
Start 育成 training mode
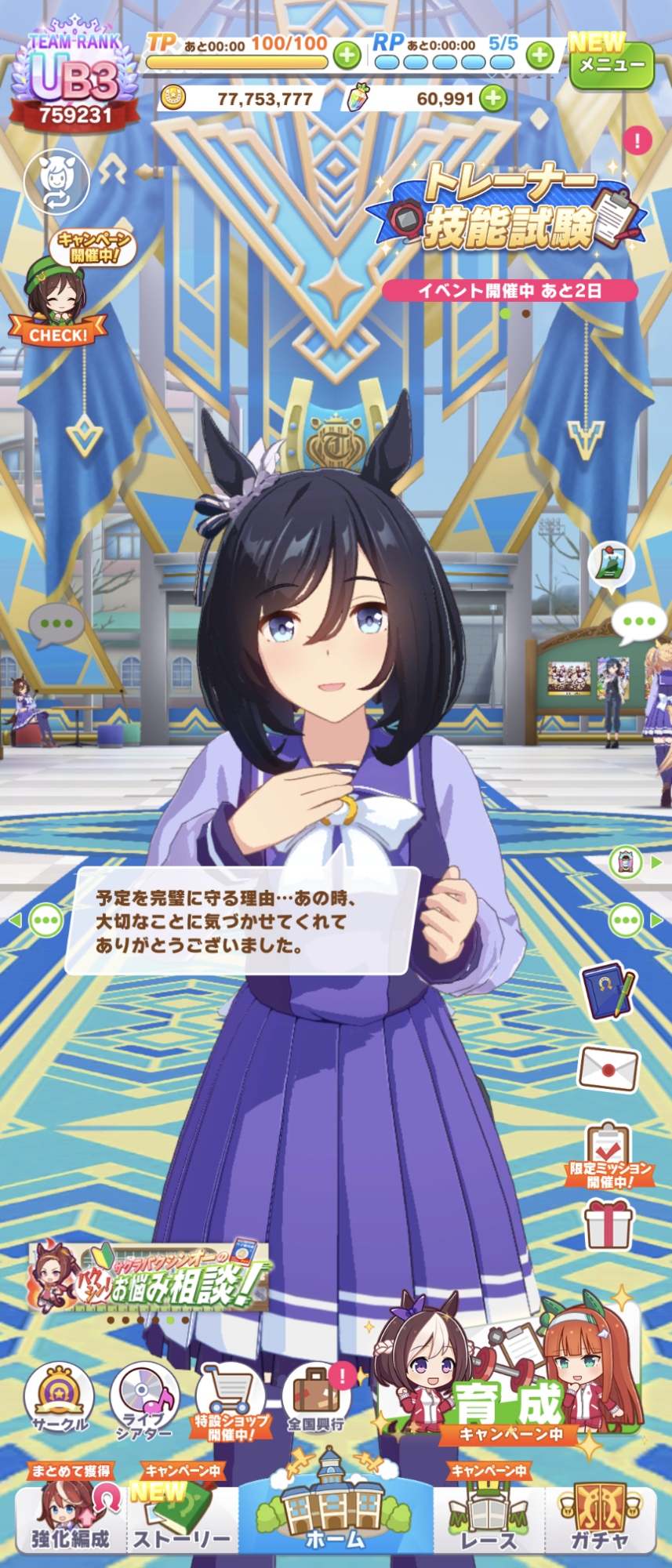click(510, 1378)
